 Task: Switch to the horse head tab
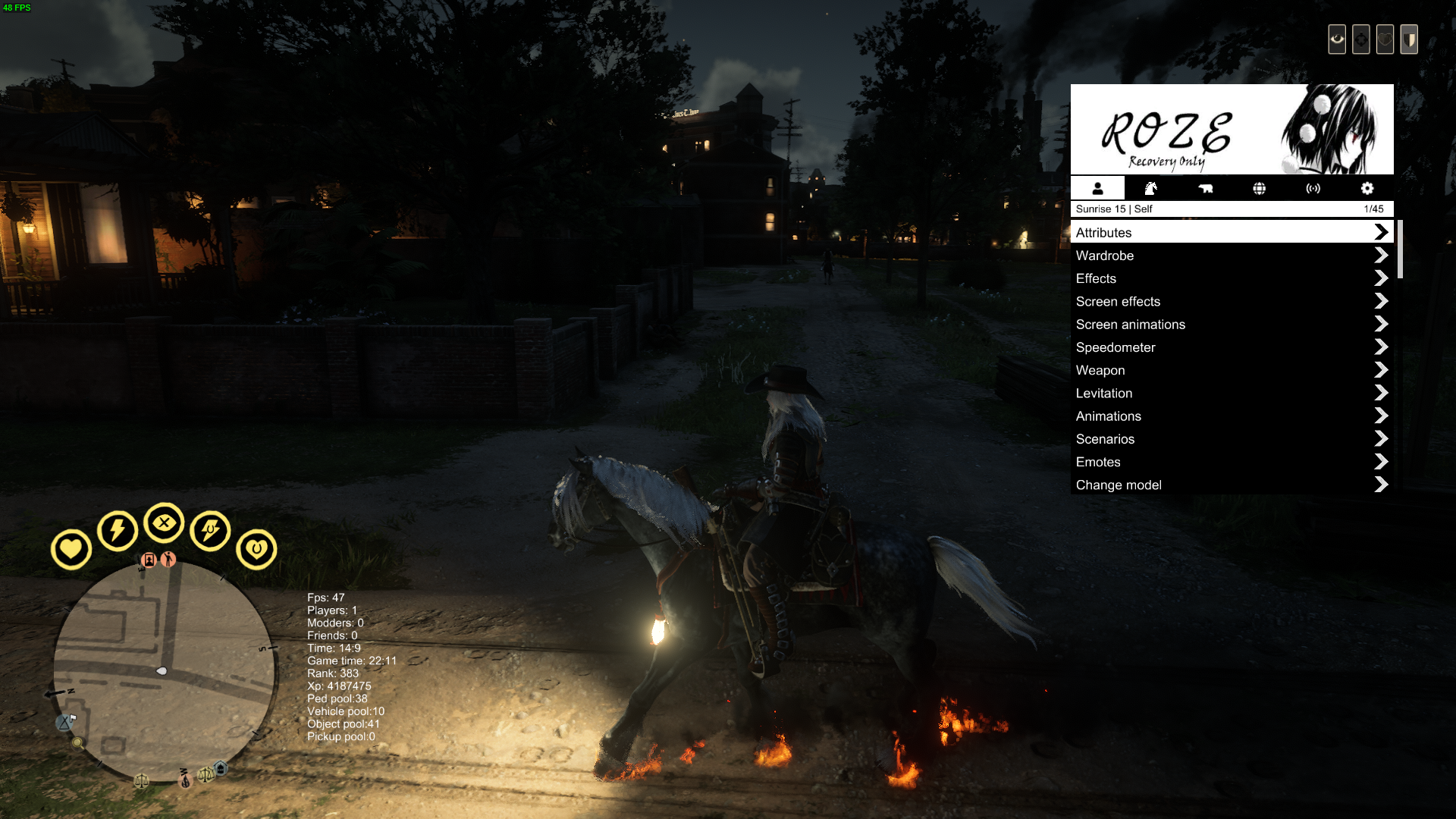point(1150,188)
